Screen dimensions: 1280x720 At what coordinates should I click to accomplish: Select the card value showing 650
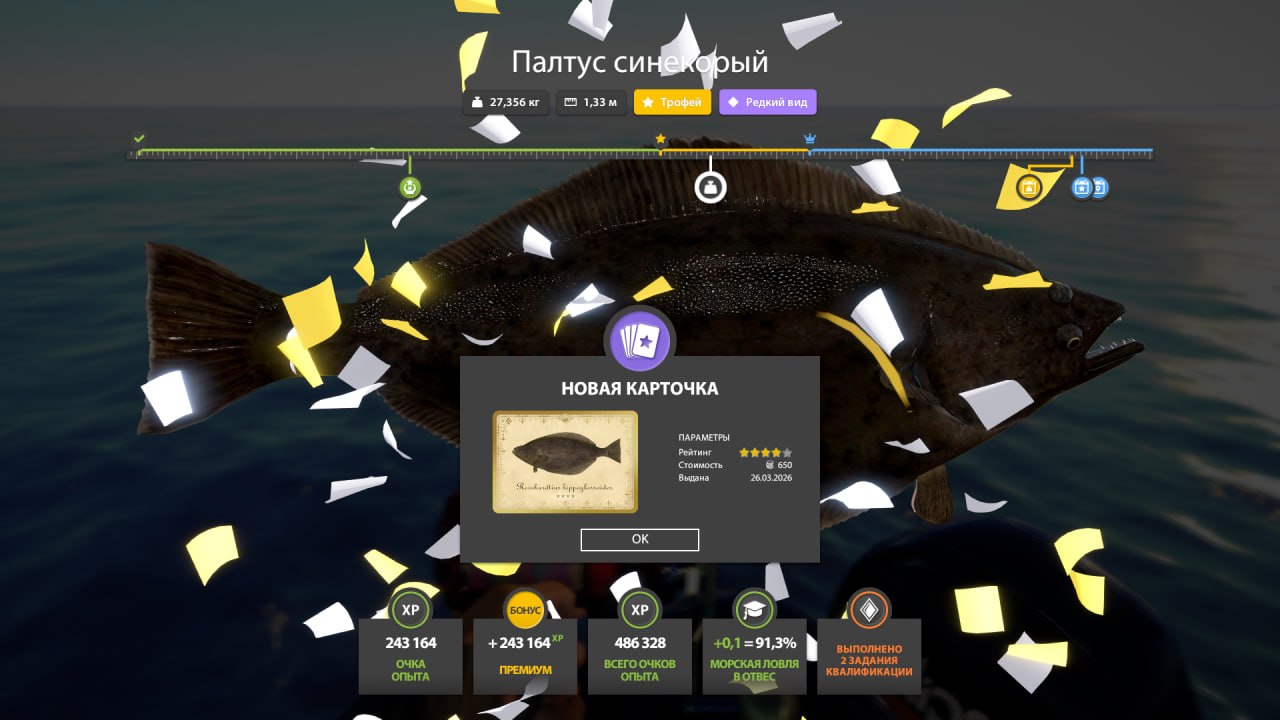pos(782,464)
